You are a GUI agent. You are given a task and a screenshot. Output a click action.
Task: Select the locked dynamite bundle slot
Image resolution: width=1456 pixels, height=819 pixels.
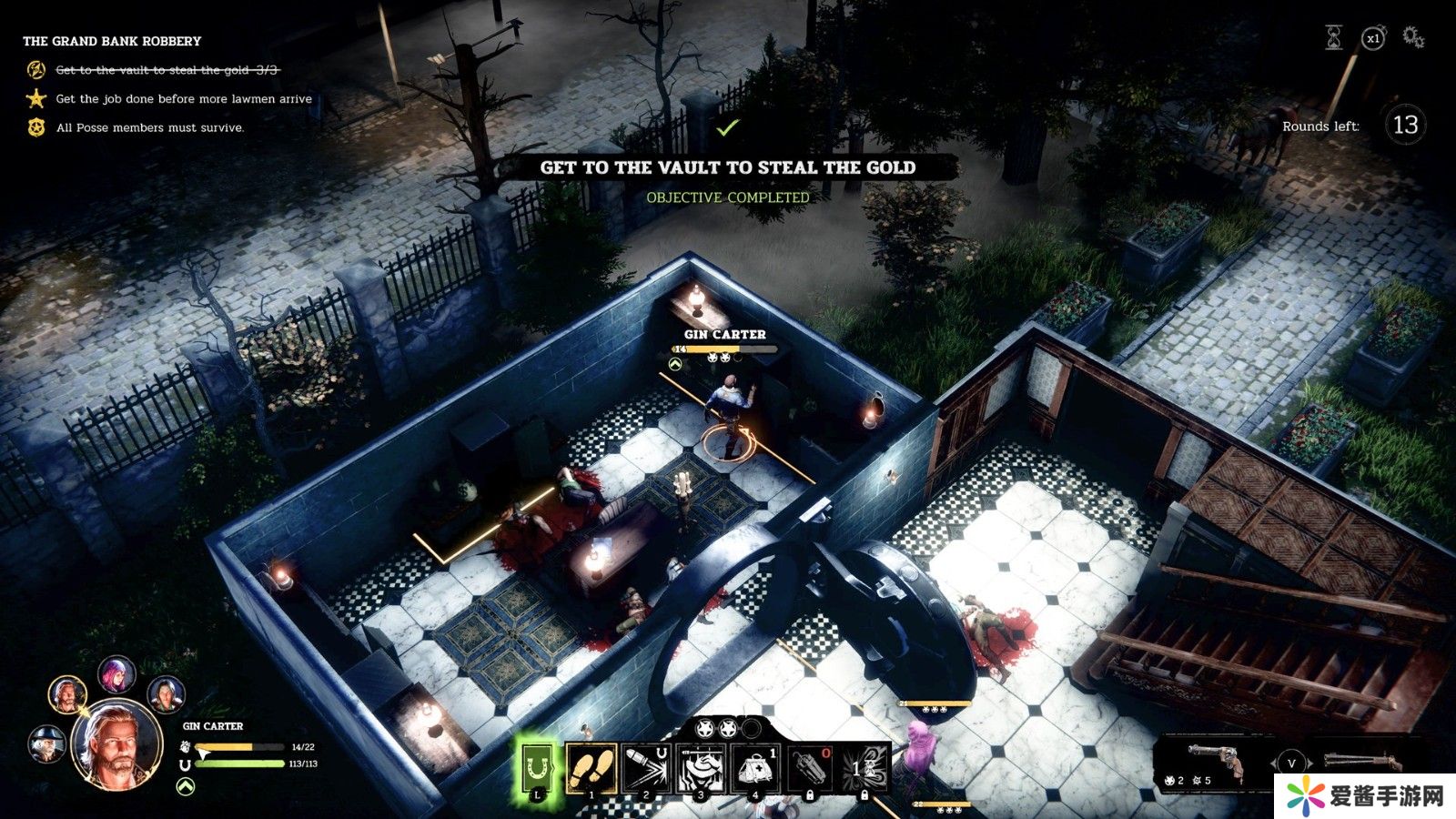click(x=809, y=768)
